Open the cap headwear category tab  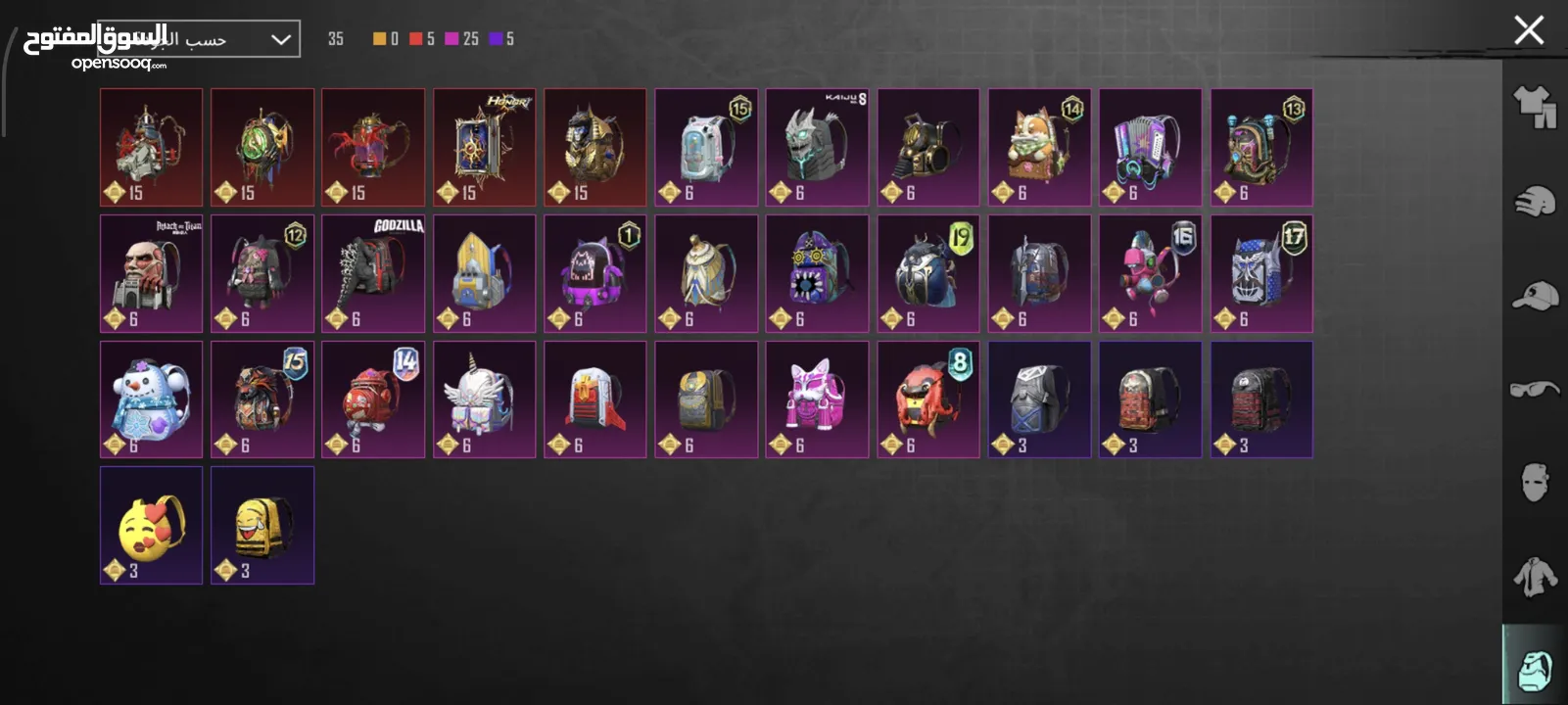point(1535,296)
